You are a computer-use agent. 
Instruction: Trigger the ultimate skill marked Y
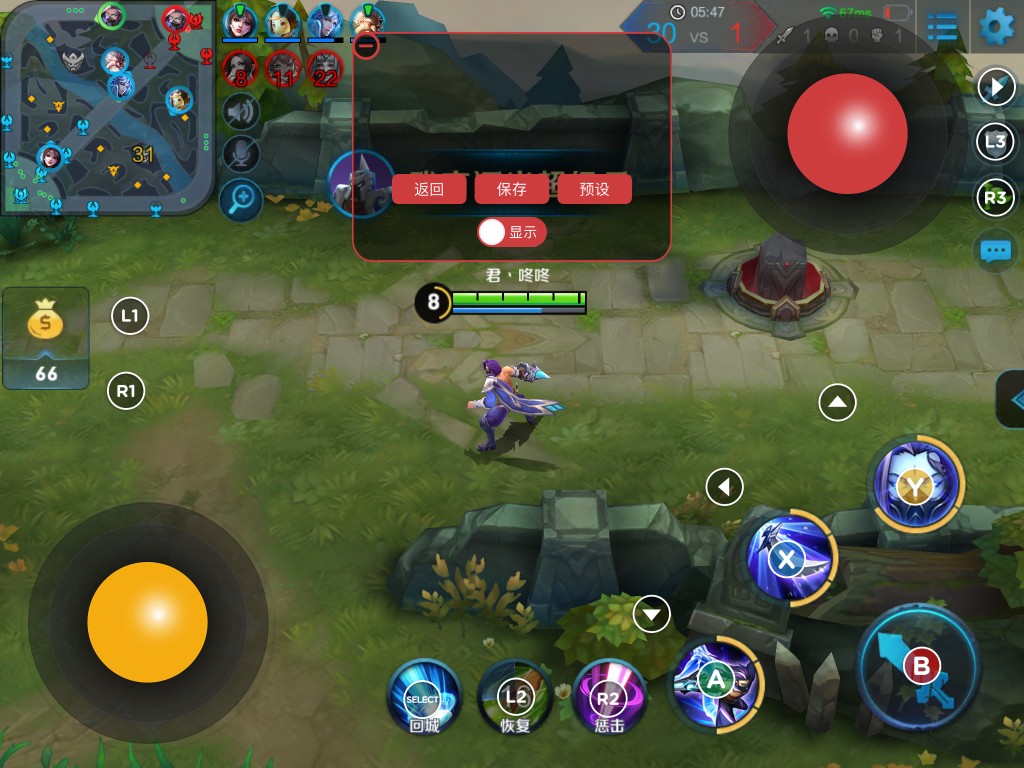(x=916, y=486)
